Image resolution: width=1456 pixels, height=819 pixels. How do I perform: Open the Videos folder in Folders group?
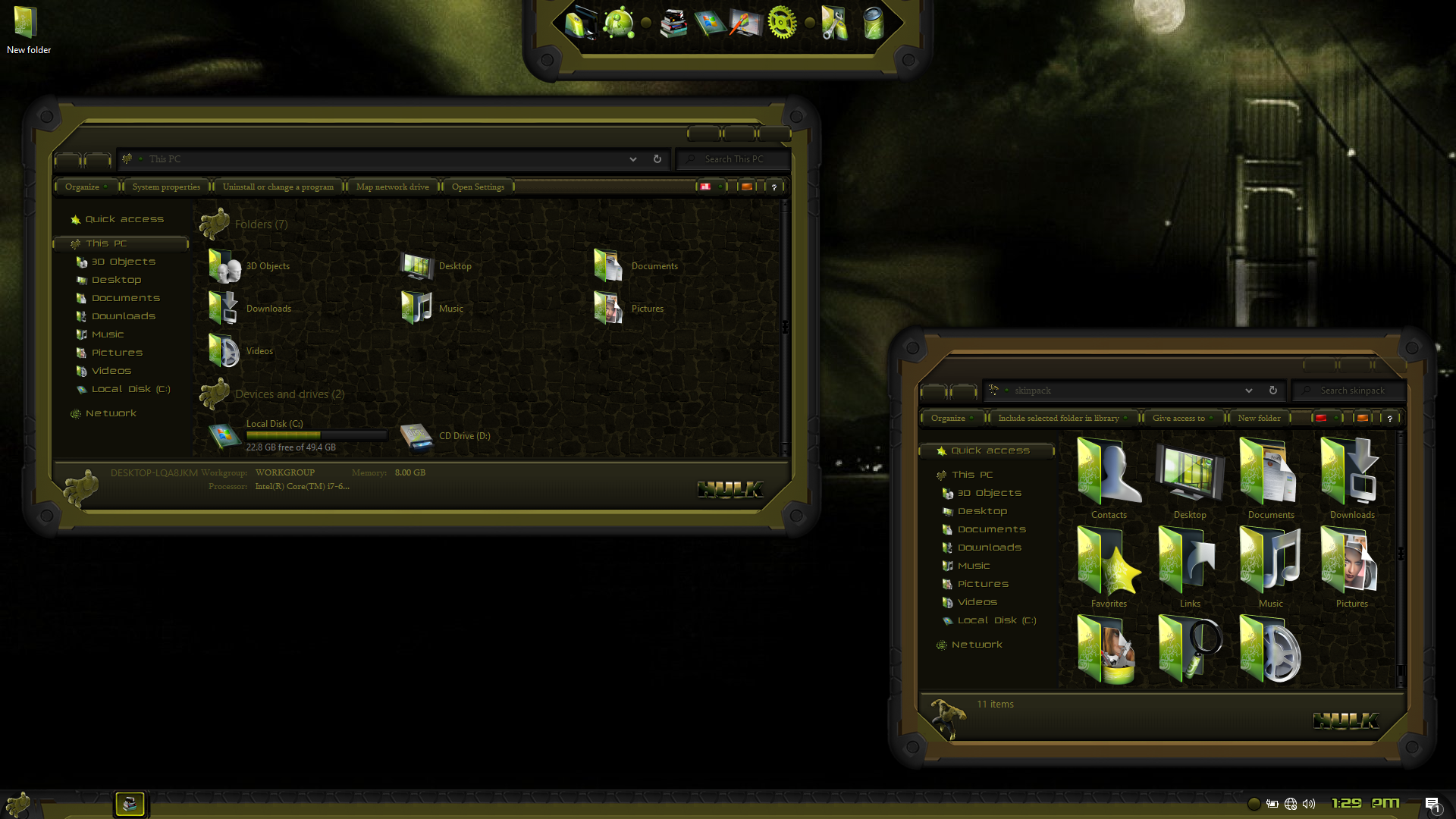click(241, 351)
